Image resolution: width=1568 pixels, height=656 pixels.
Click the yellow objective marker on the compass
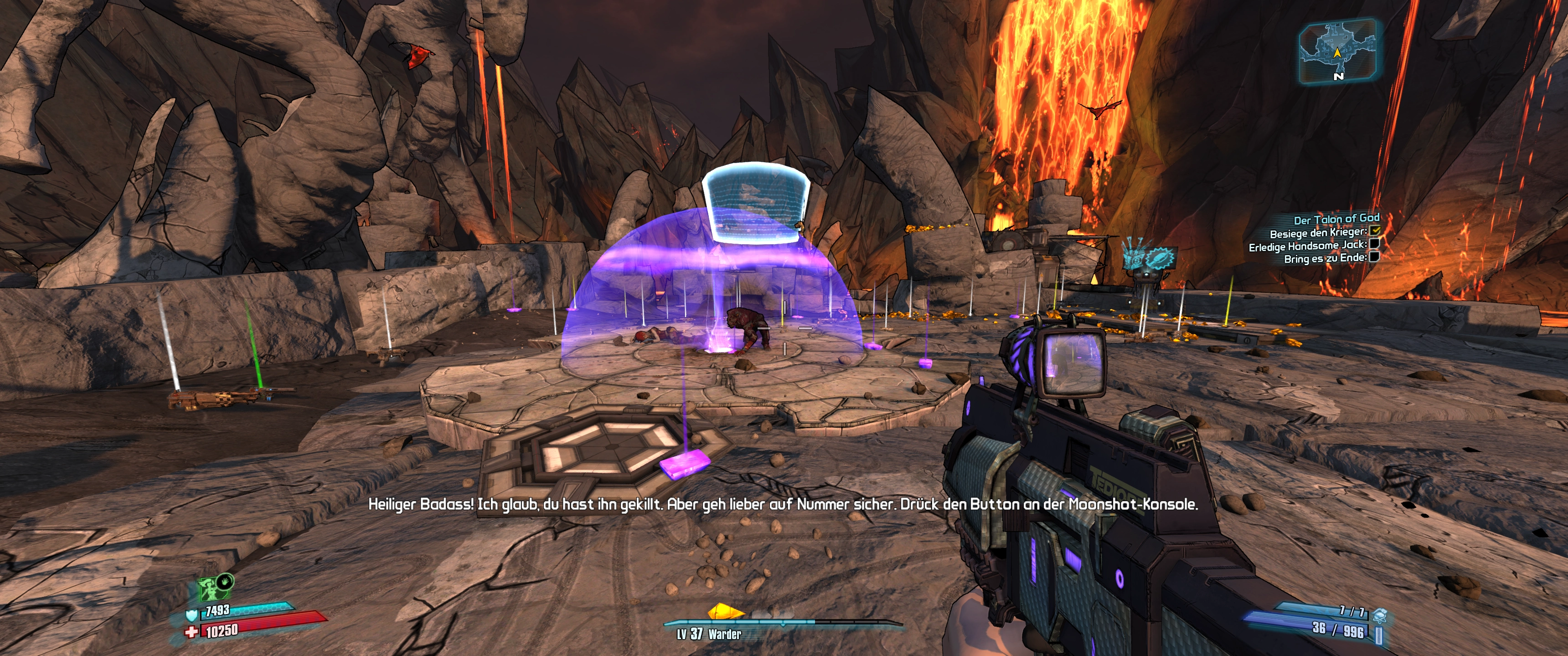(726, 611)
